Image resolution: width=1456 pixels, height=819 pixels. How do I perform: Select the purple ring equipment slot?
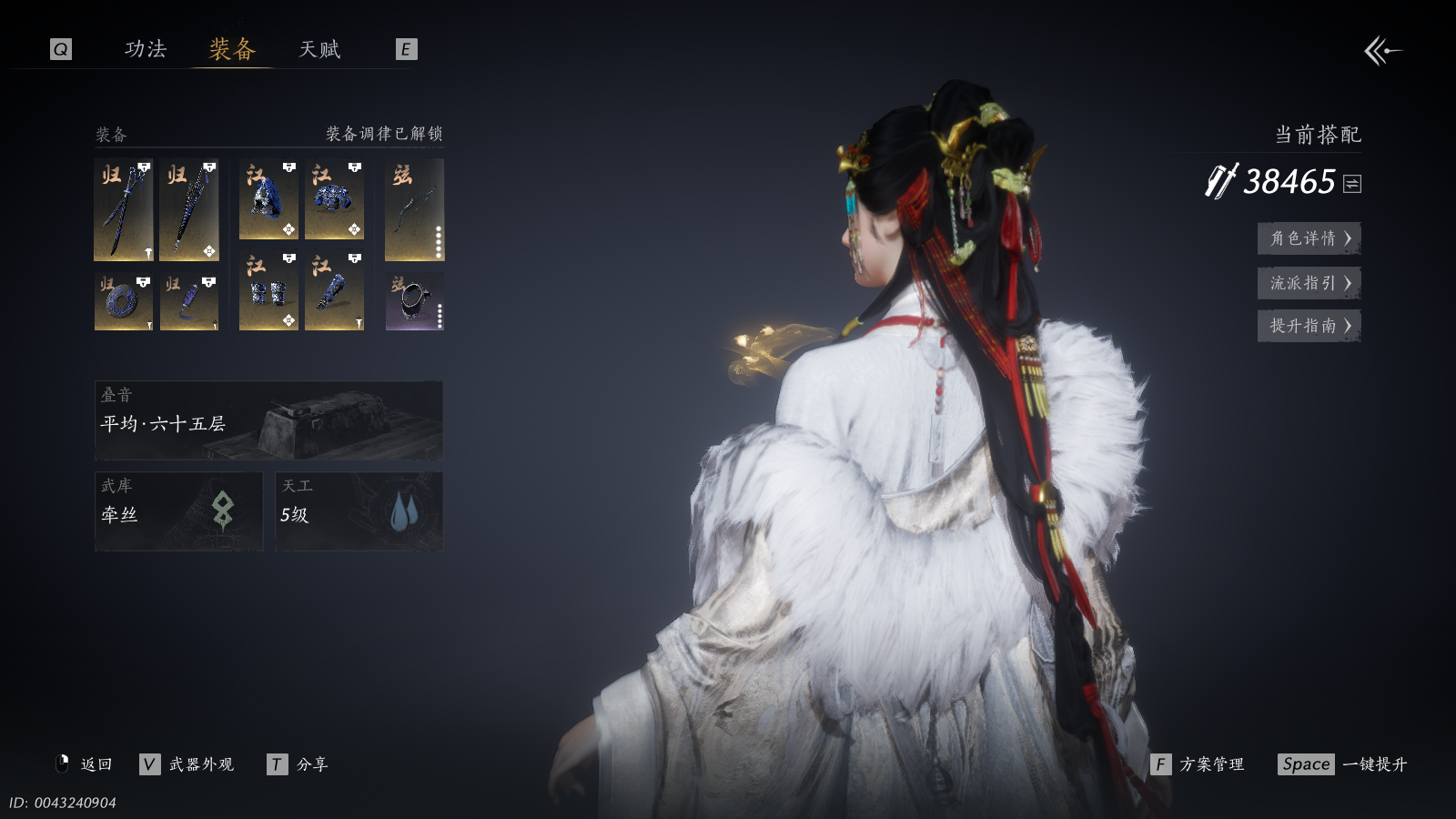[414, 301]
